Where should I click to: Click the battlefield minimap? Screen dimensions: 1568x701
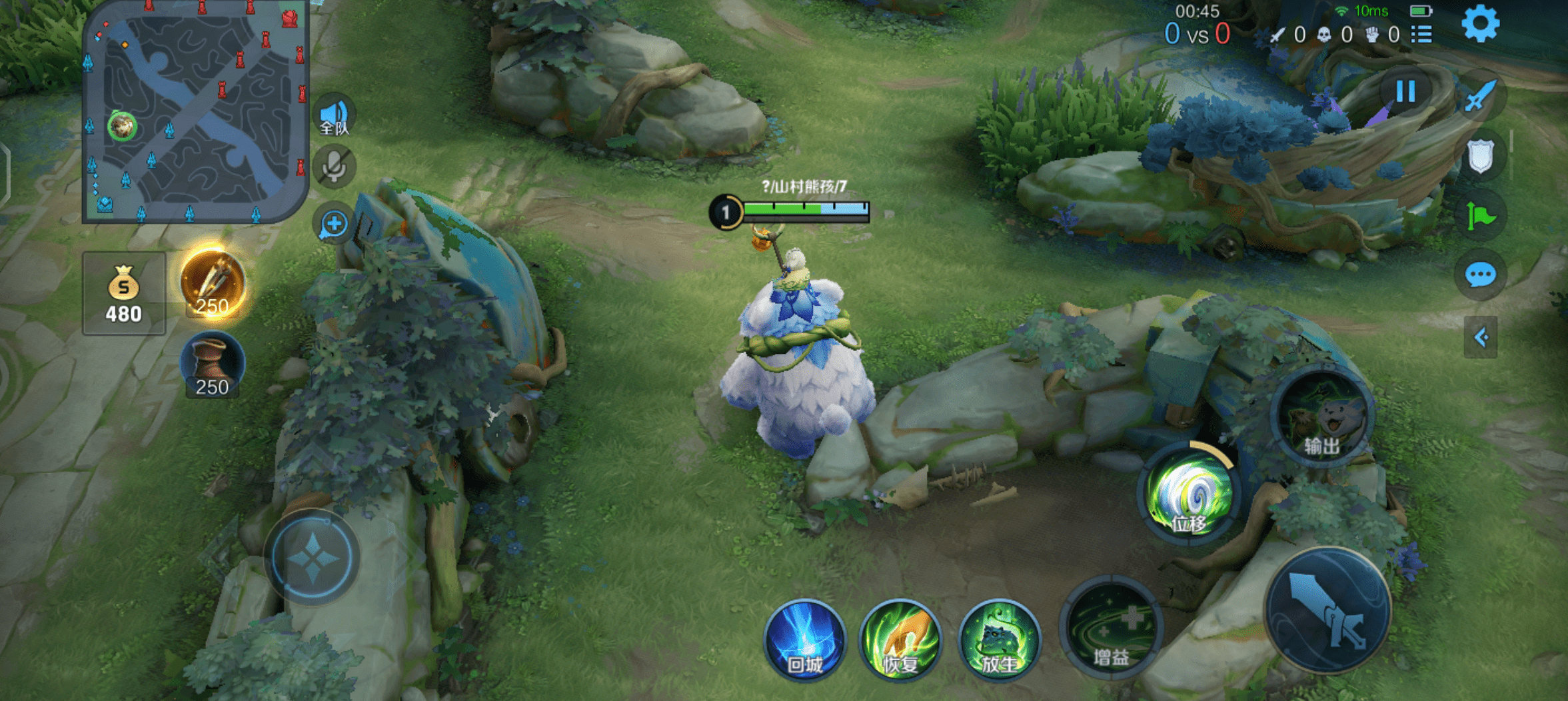pos(194,112)
